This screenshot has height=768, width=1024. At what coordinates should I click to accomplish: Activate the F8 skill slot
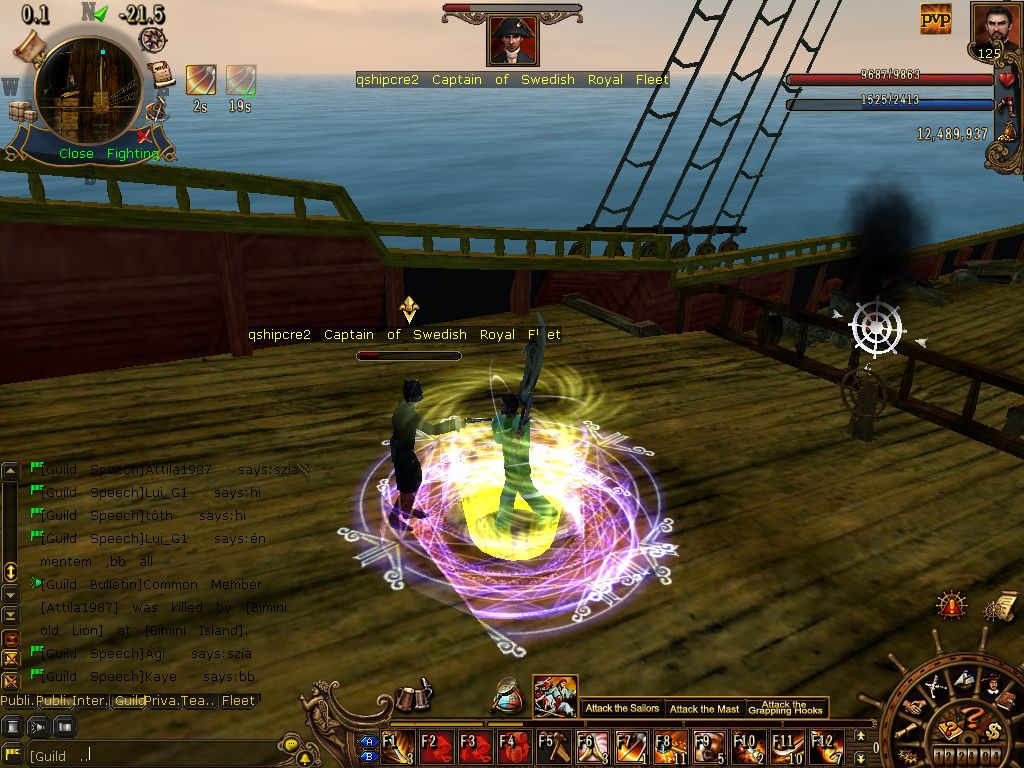[670, 746]
